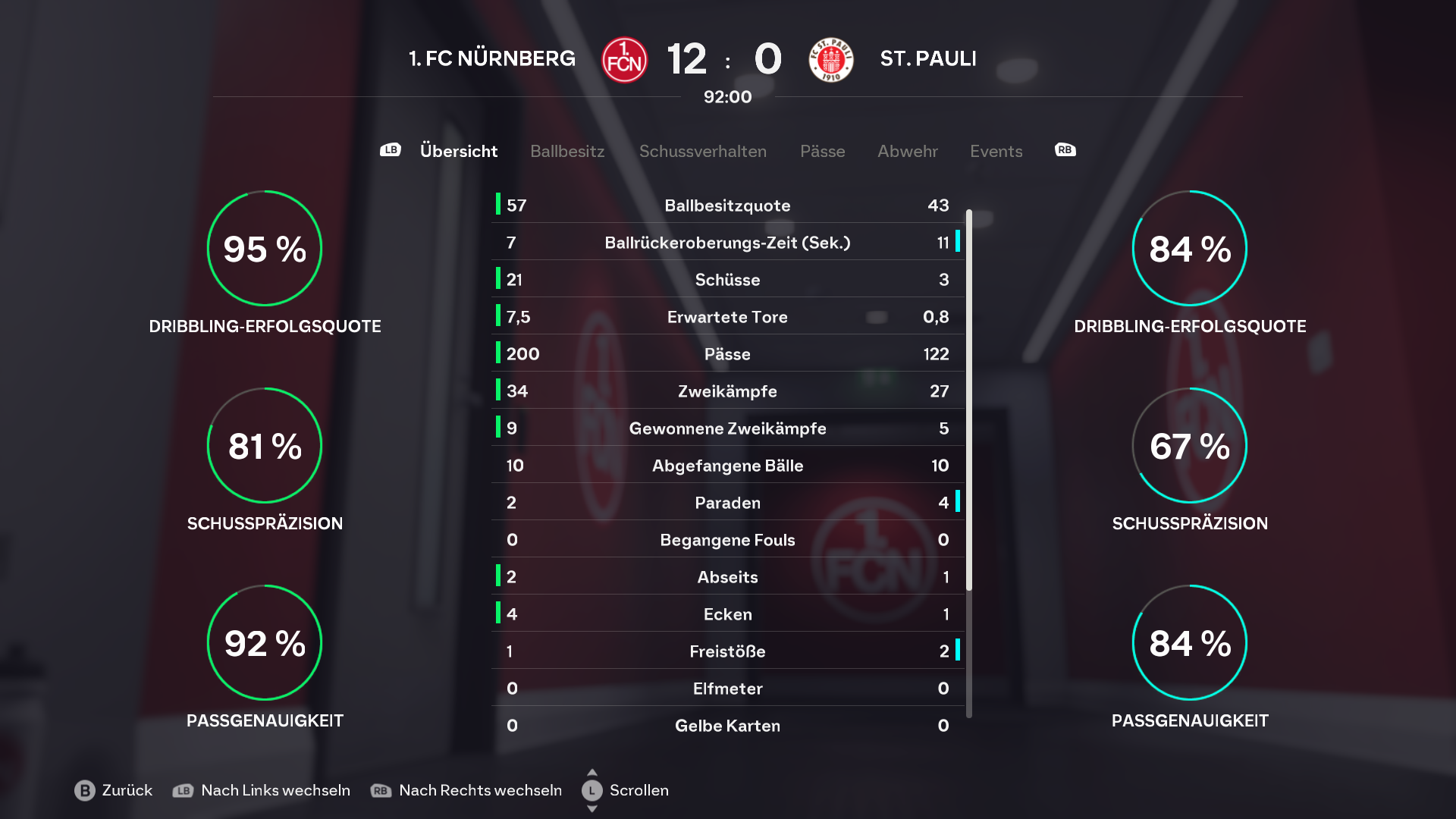The width and height of the screenshot is (1456, 819).
Task: Select the Erwartete Tore stat row
Action: pyautogui.click(x=727, y=317)
